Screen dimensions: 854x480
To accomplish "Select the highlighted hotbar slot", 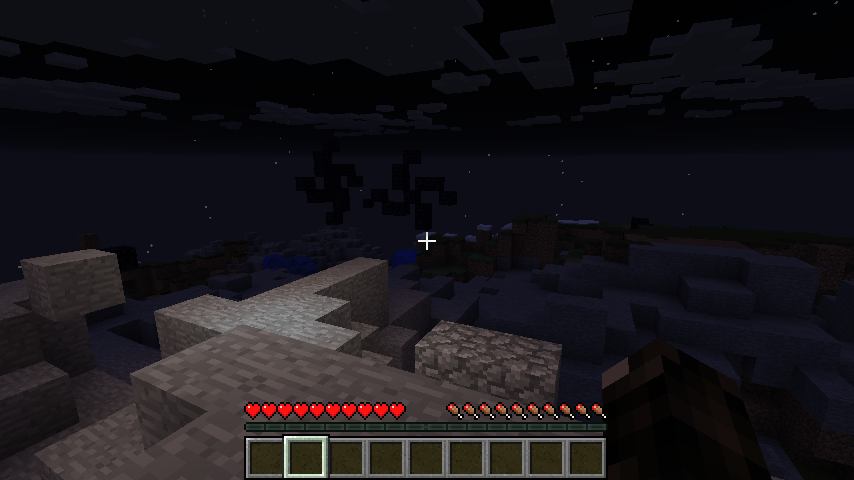I will (306, 457).
